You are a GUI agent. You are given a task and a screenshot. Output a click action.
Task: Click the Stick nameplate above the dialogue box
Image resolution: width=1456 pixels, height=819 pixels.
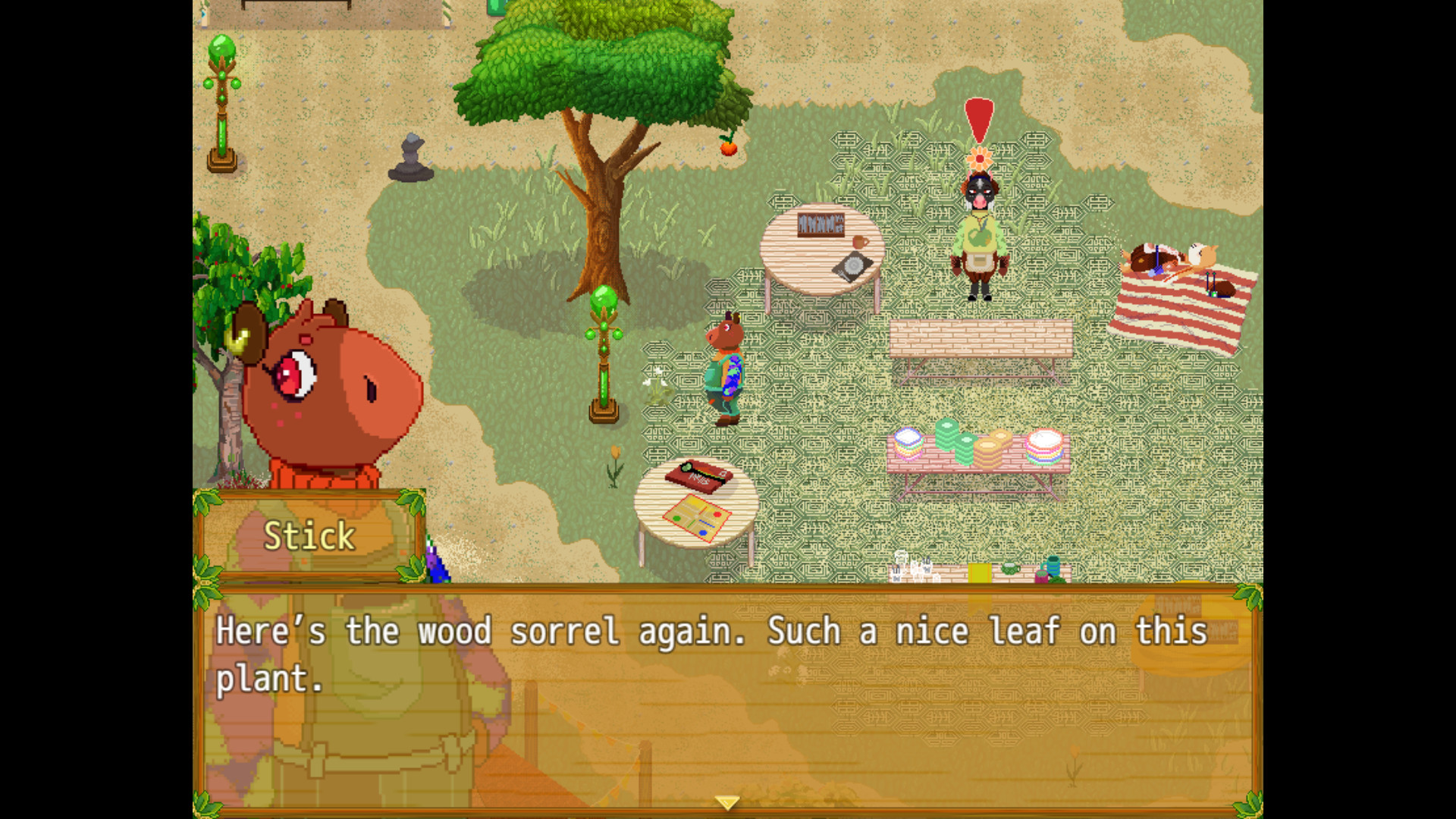point(309,536)
